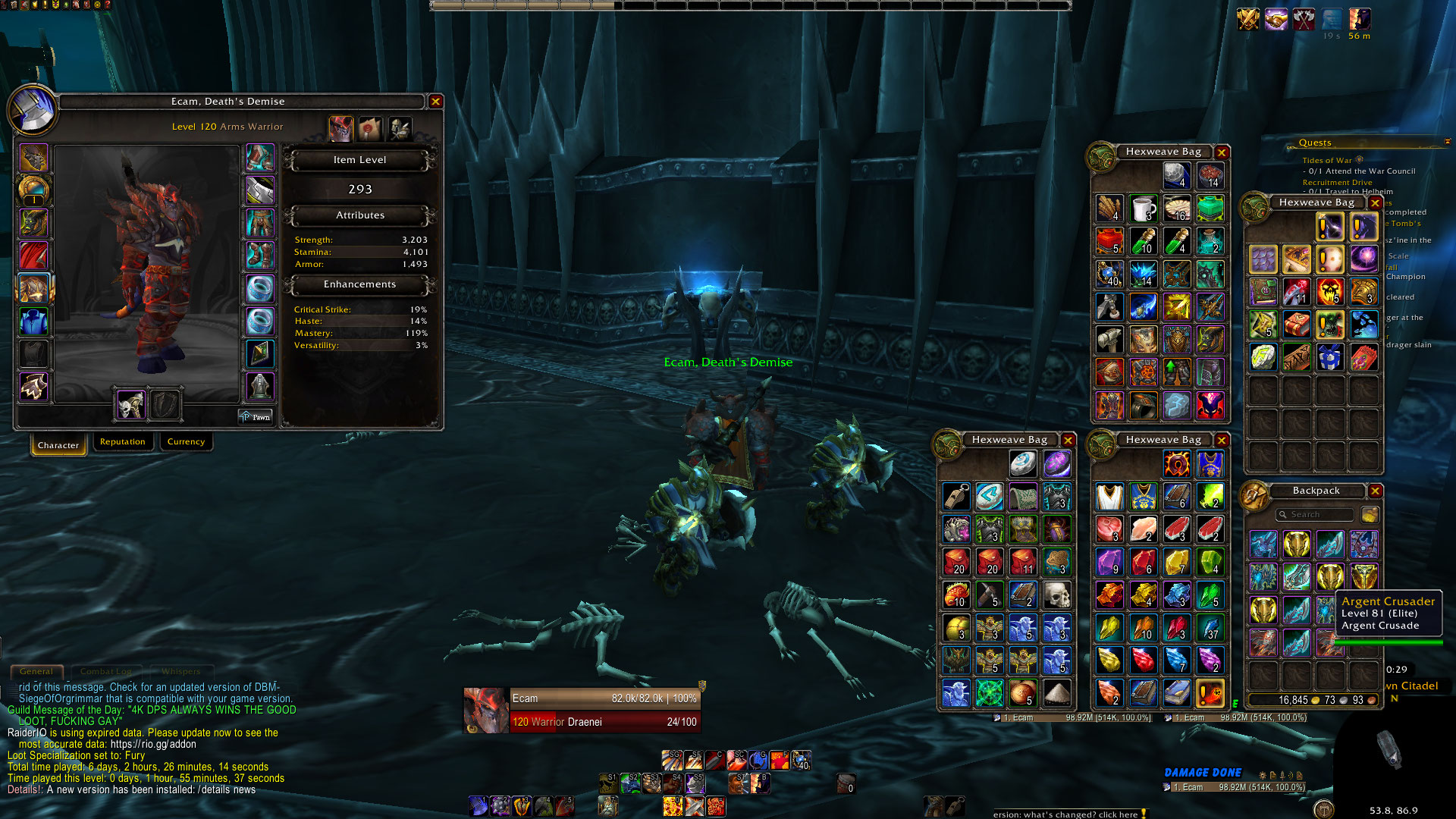Click the Quests tracker header
This screenshot has width=1456, height=819.
coord(1314,143)
